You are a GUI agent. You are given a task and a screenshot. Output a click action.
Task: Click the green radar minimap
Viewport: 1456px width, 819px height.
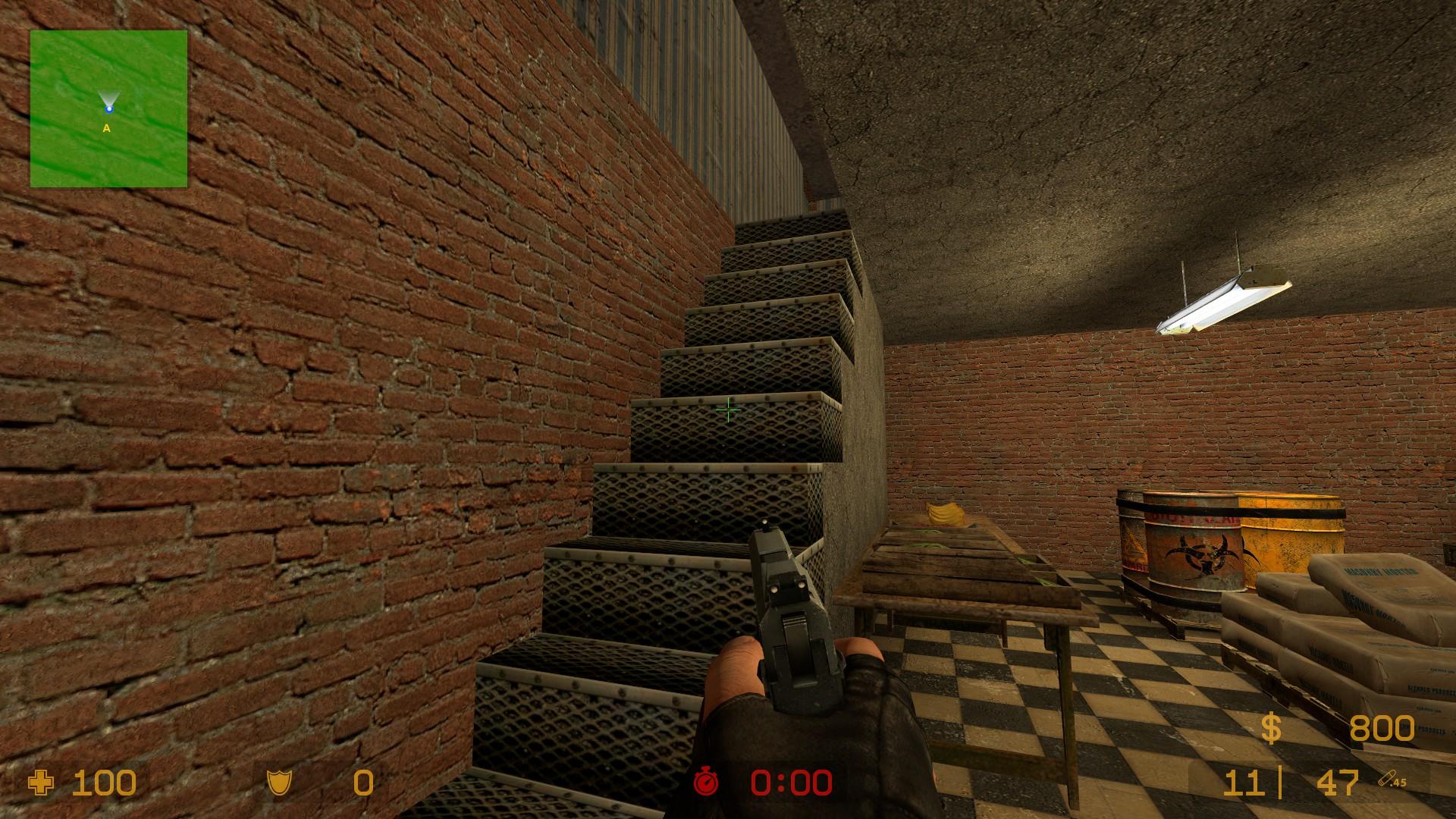pyautogui.click(x=108, y=108)
